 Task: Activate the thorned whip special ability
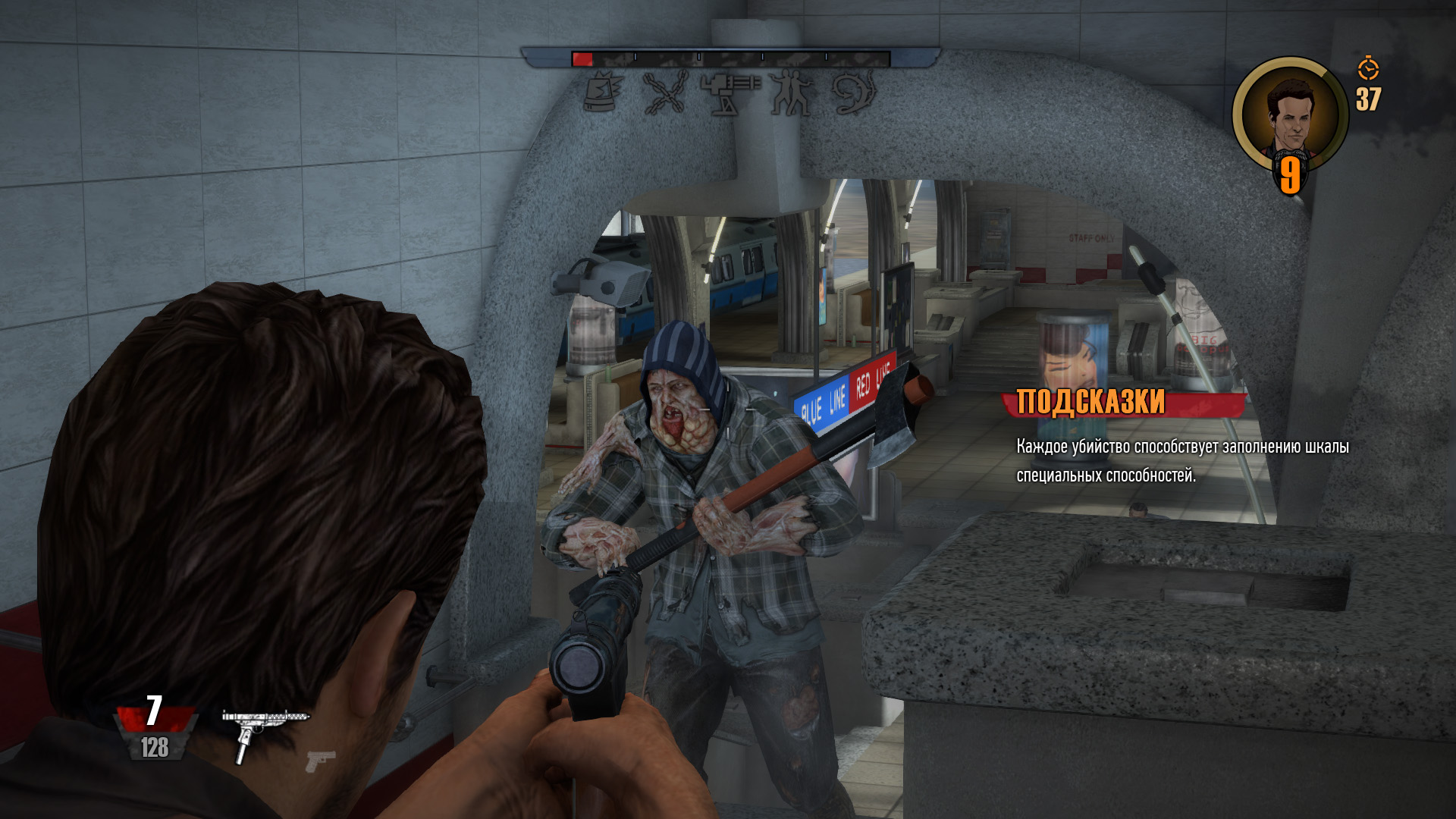coord(855,93)
